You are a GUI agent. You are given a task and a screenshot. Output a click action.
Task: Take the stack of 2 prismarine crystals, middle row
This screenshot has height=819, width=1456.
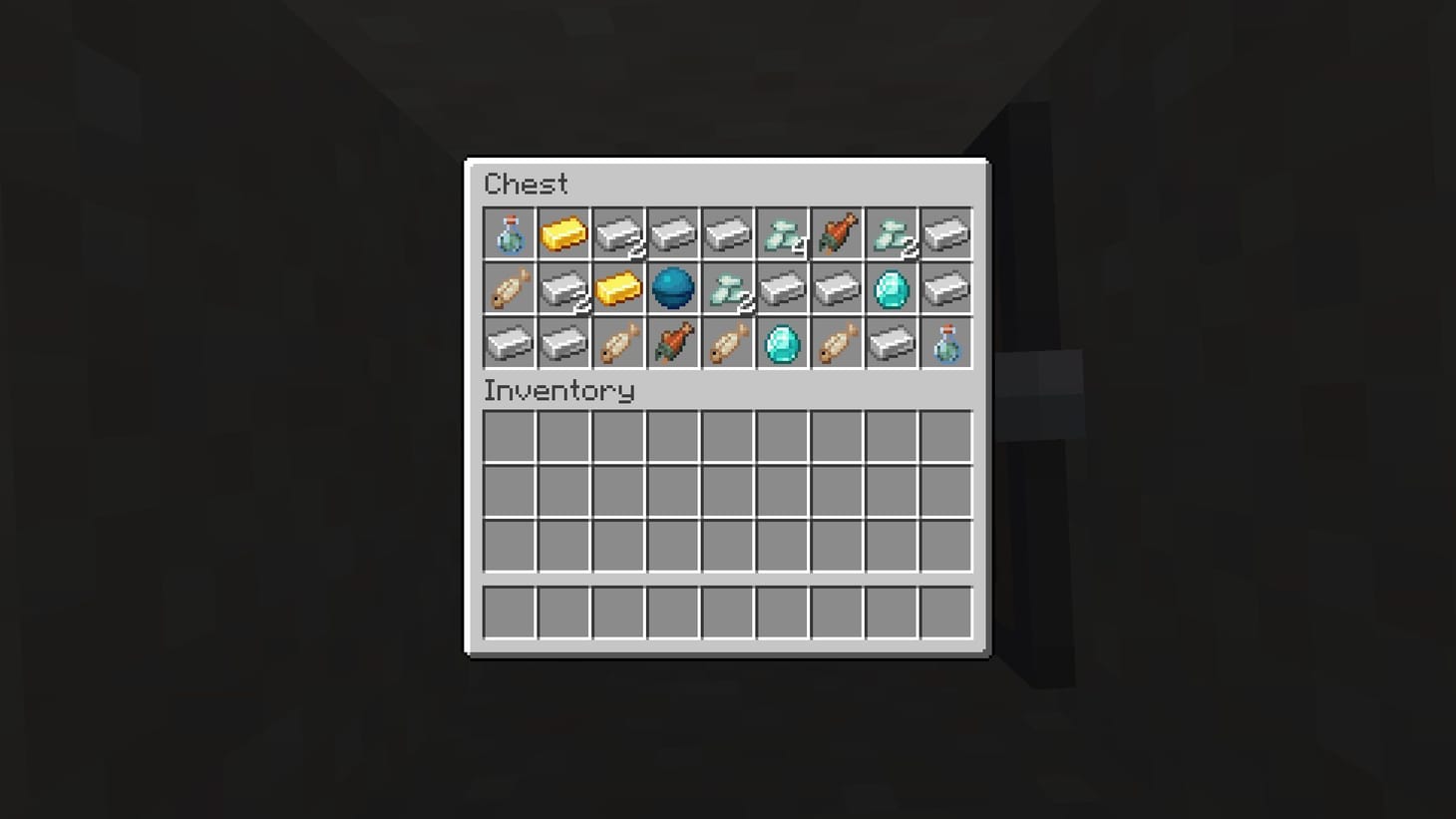tap(727, 288)
